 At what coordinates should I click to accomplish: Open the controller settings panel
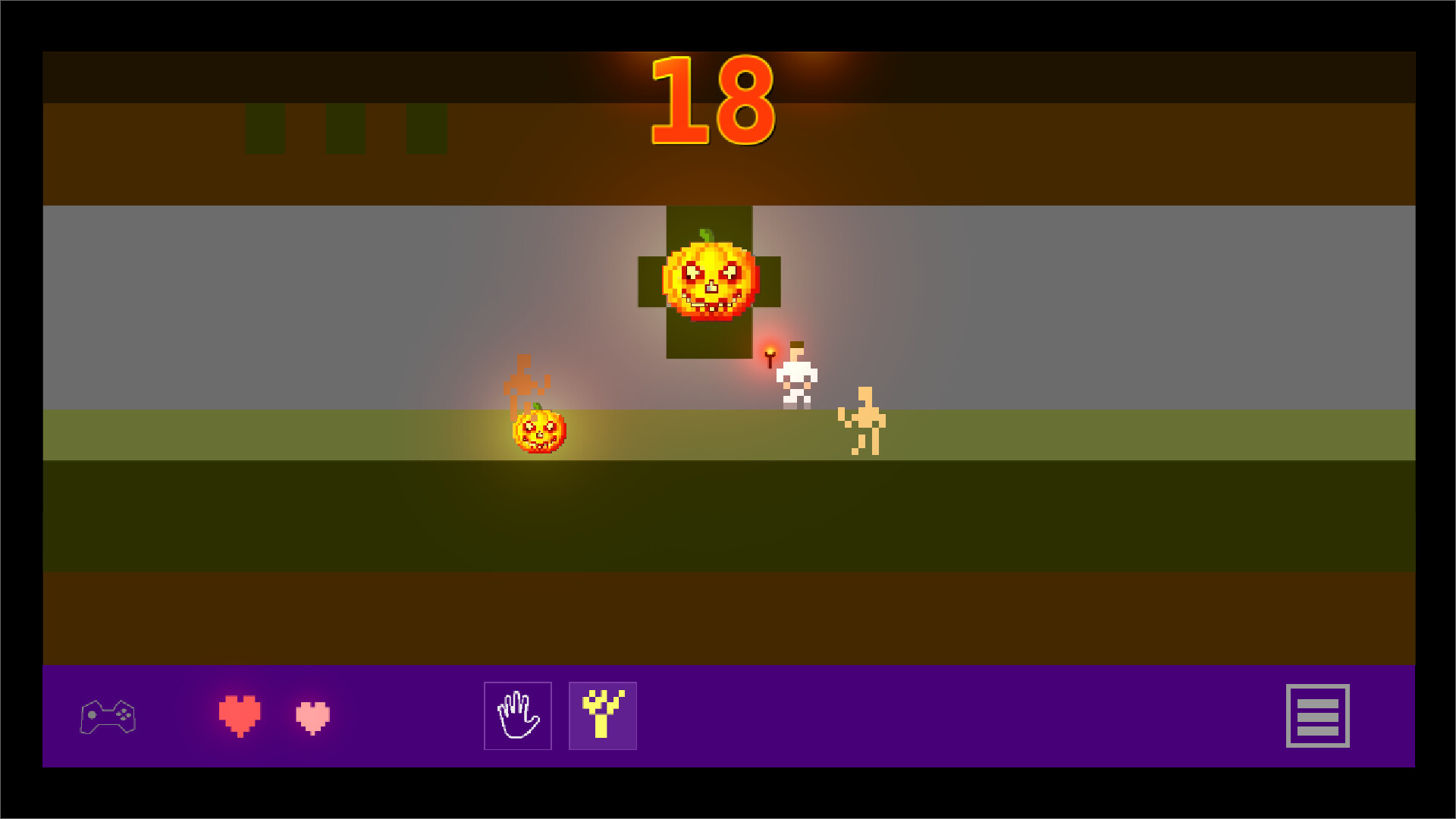click(x=109, y=716)
